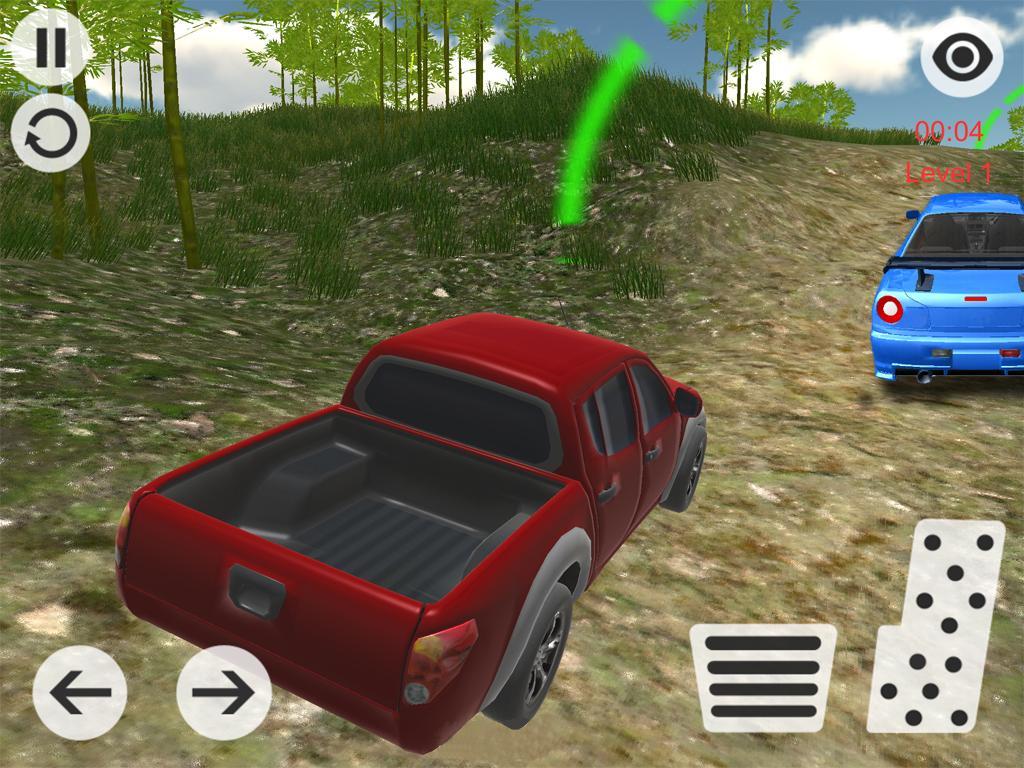1024x768 pixels.
Task: Restart the level with the circular arrow
Action: [x=50, y=133]
